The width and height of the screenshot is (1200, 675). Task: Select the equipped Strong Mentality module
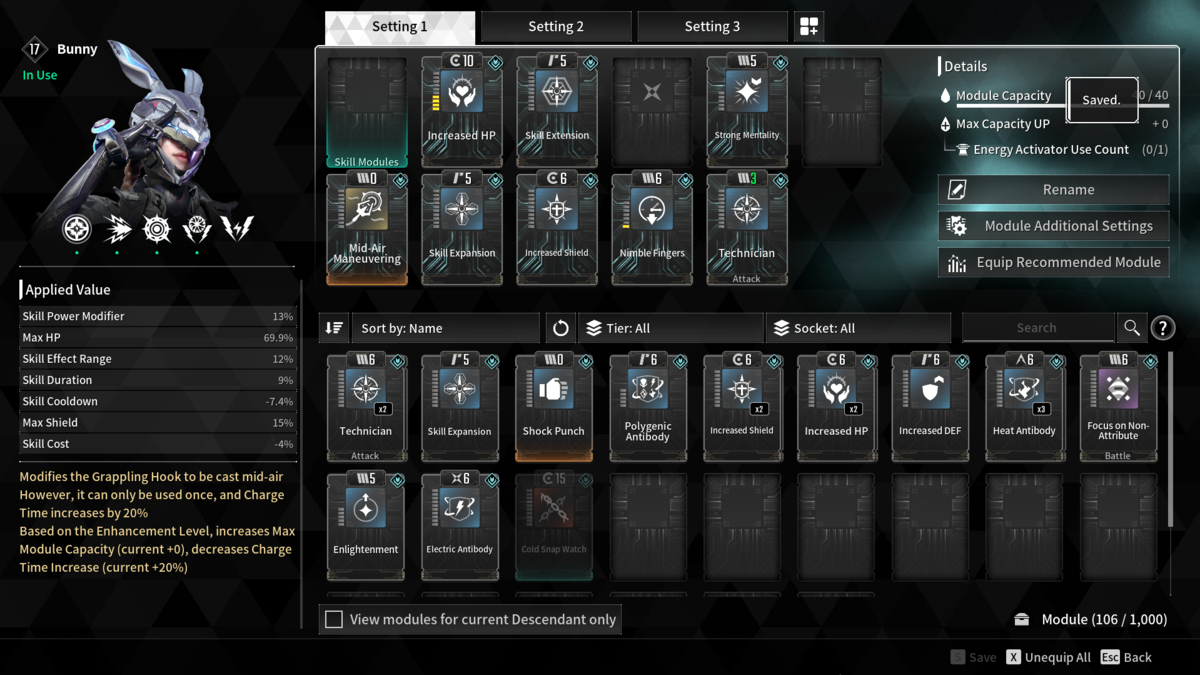pos(747,110)
